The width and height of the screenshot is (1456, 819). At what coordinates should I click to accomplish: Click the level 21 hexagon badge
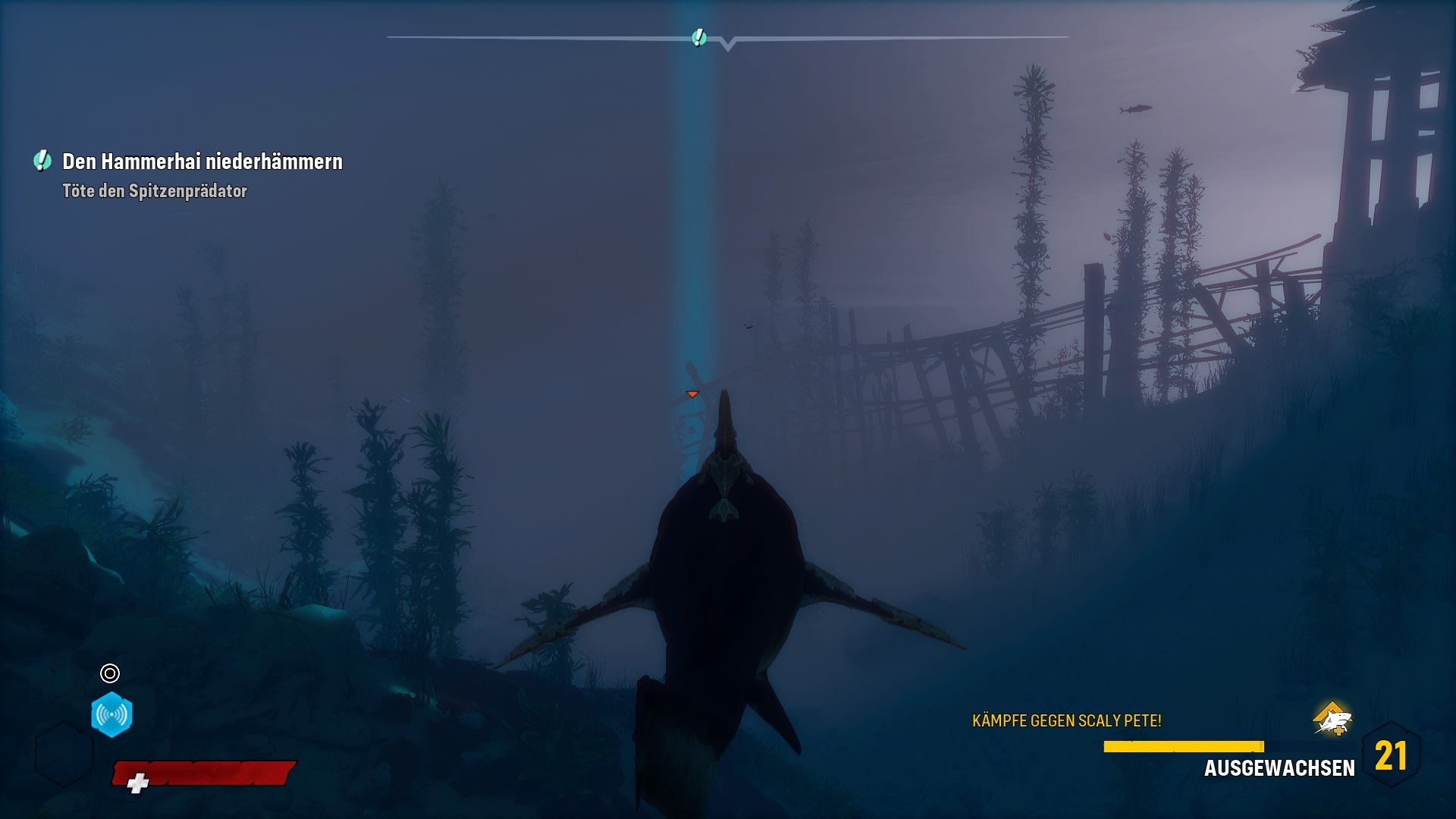point(1391,755)
